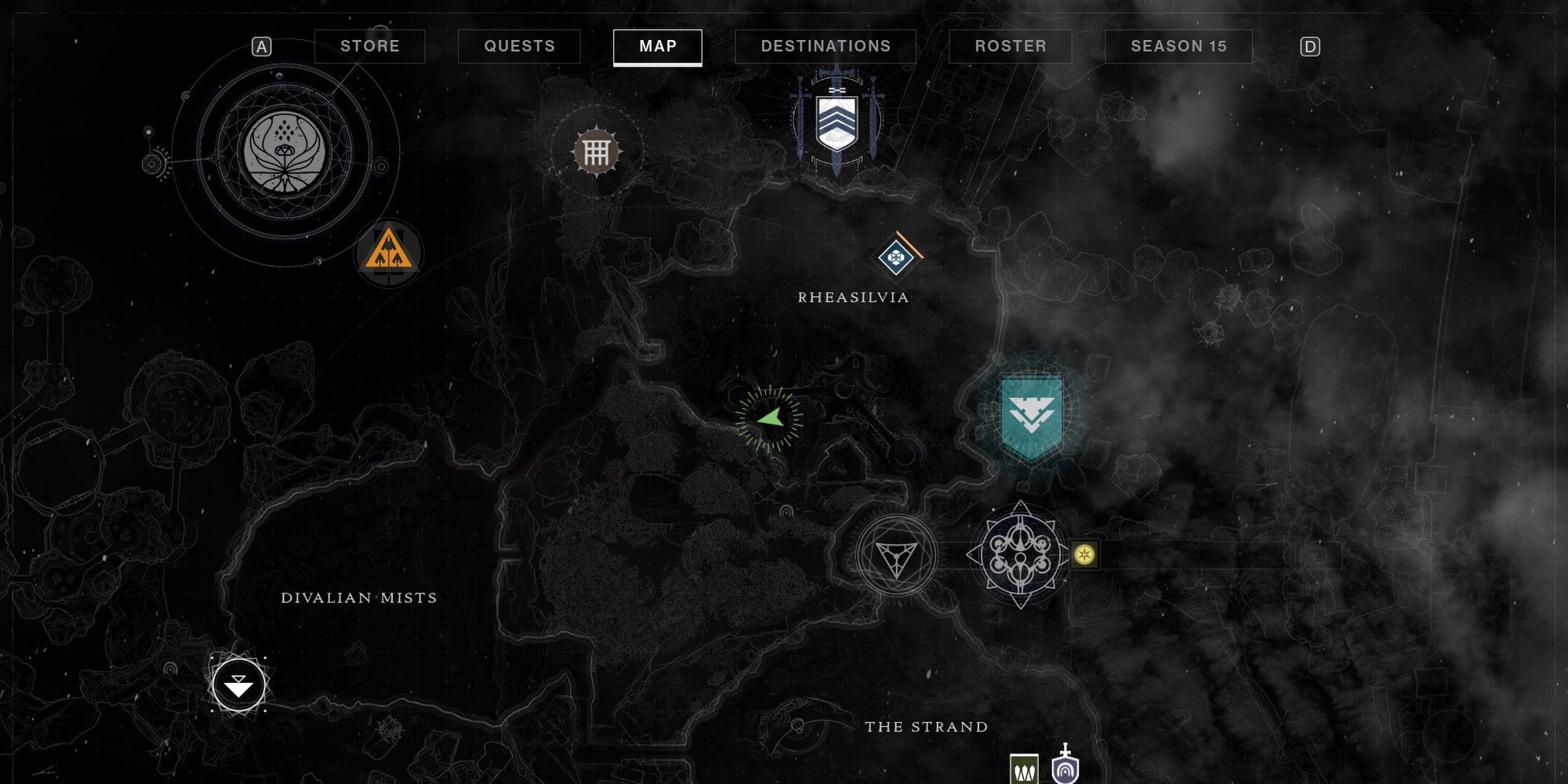This screenshot has width=1568, height=784.
Task: Open the ROSTER tab
Action: click(x=1010, y=45)
